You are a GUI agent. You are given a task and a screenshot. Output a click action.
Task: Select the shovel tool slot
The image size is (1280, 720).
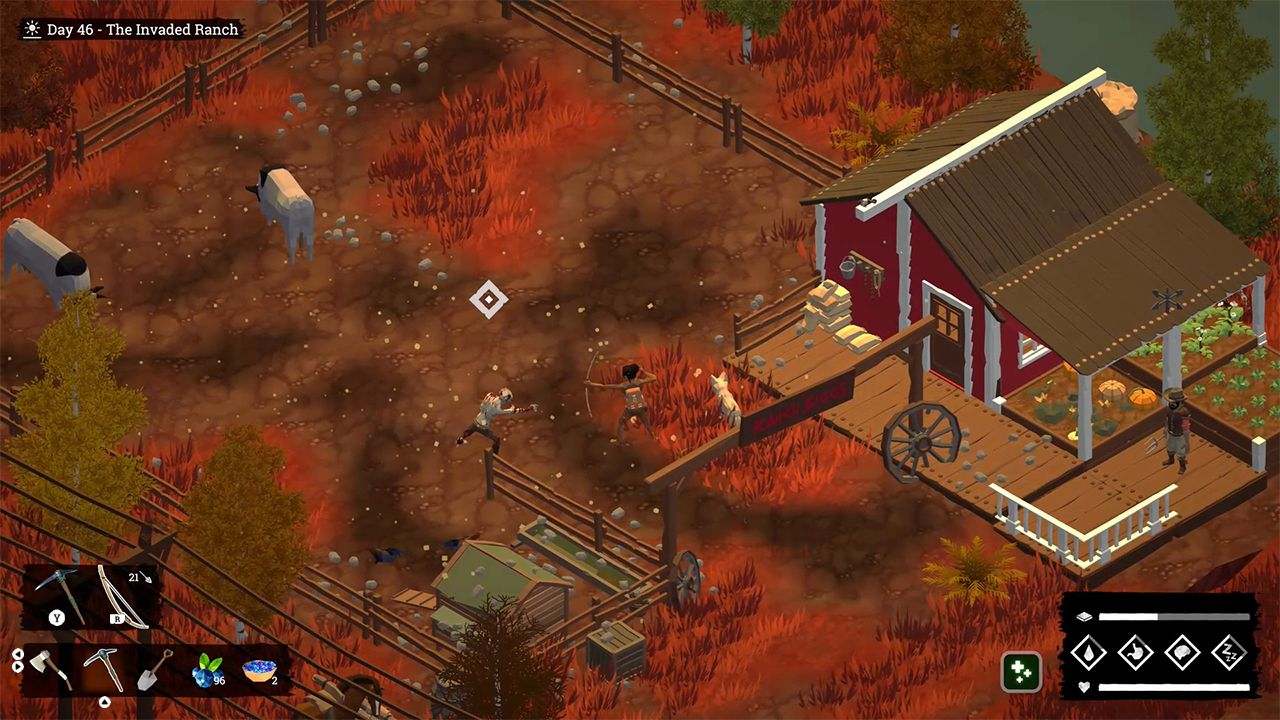tap(155, 672)
